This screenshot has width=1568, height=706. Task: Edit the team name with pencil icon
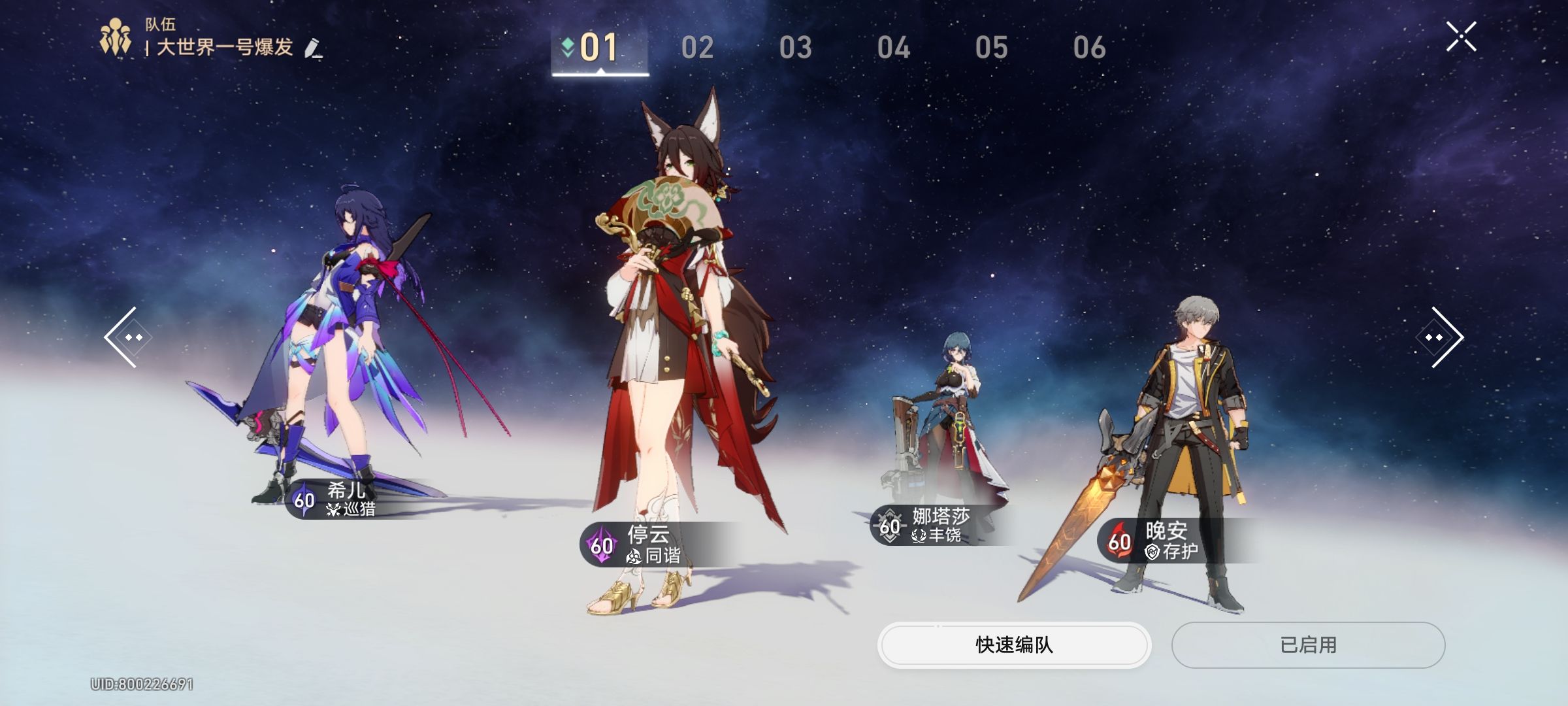314,49
